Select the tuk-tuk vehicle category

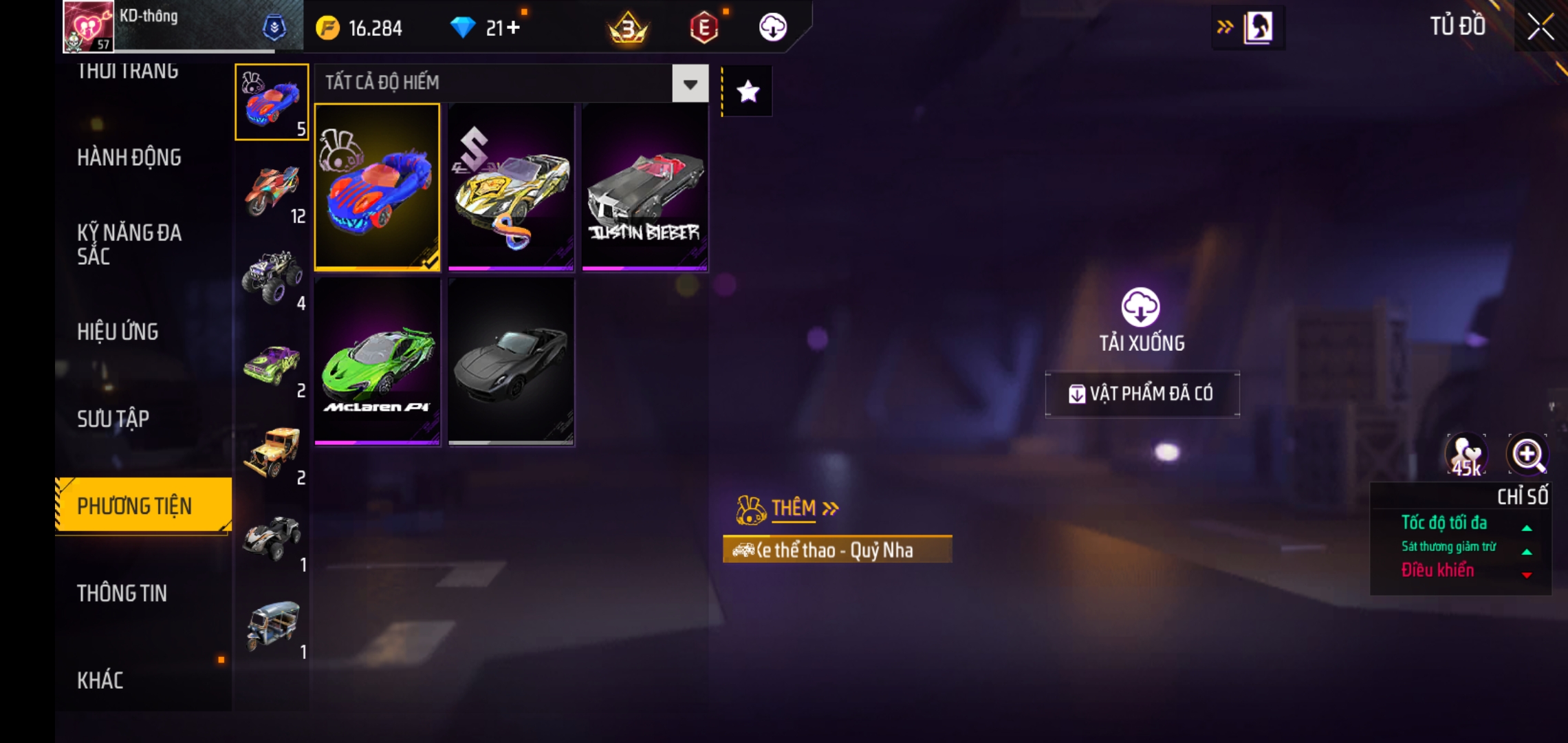(x=272, y=626)
